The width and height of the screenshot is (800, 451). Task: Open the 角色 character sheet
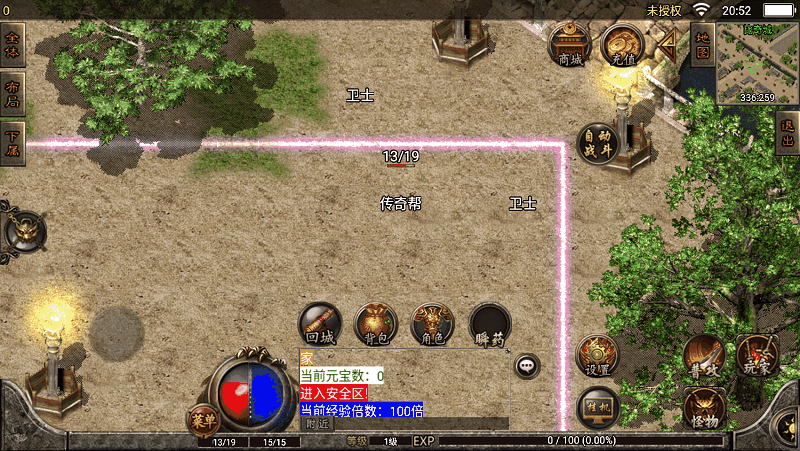[433, 324]
